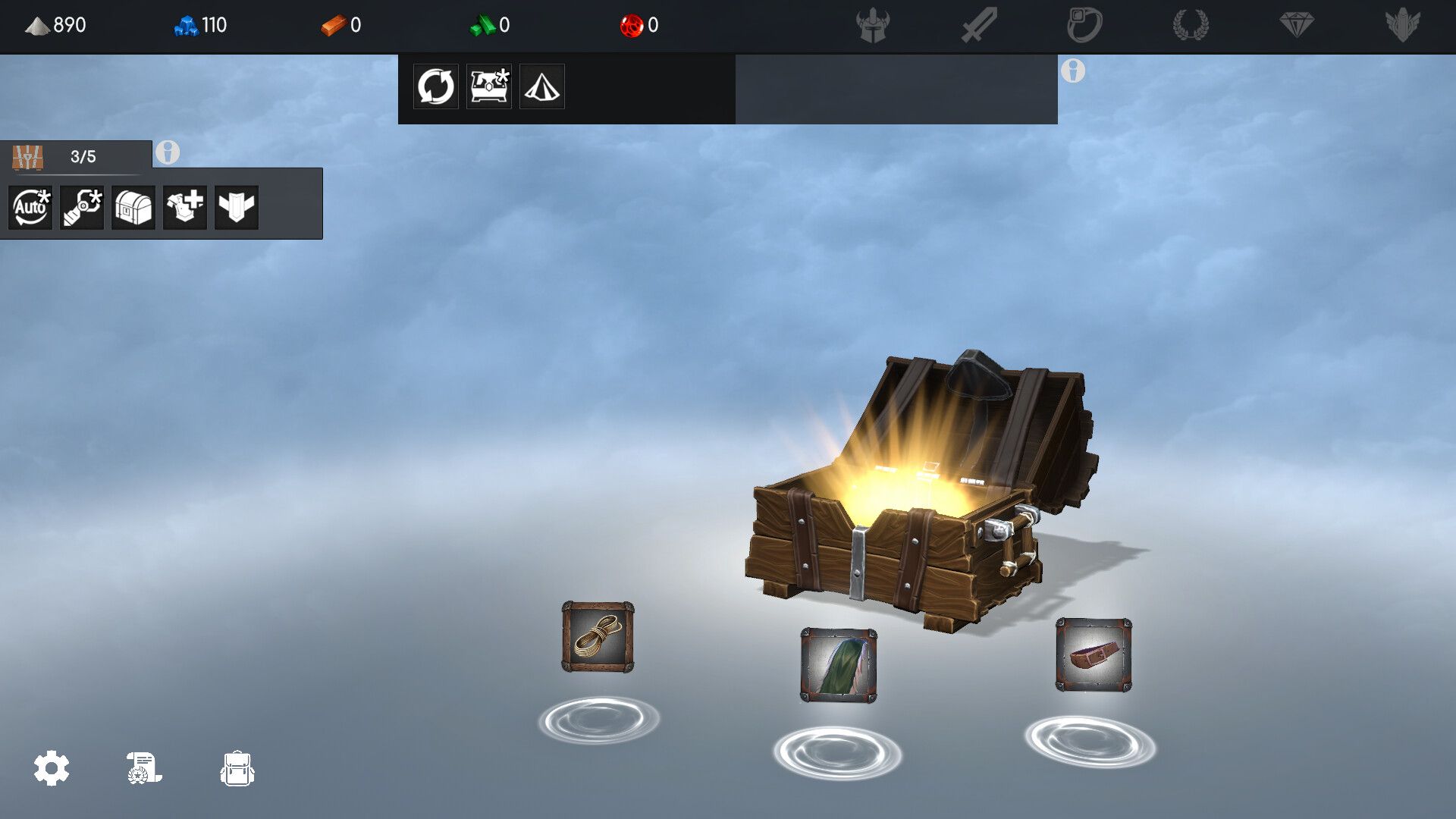
Task: Select the downward chevron shield button
Action: 237,207
